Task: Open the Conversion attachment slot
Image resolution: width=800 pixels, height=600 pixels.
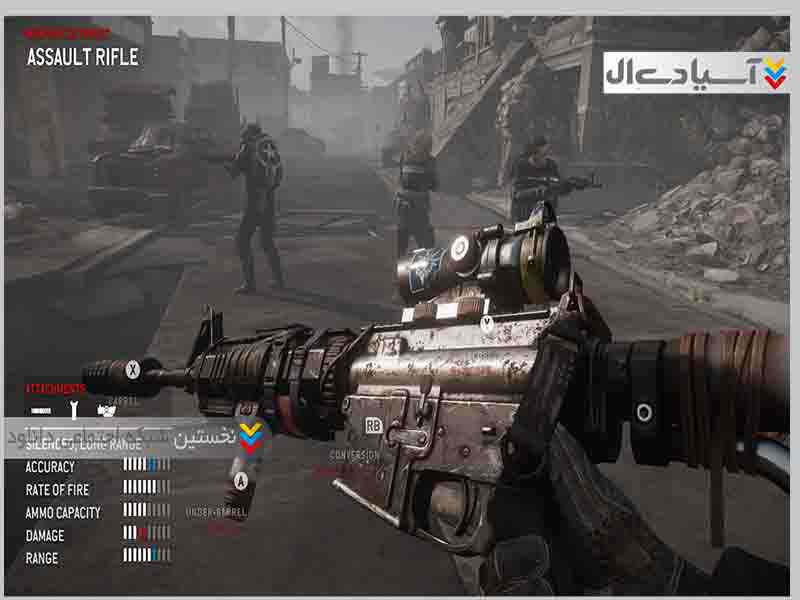Action: pyautogui.click(x=354, y=455)
